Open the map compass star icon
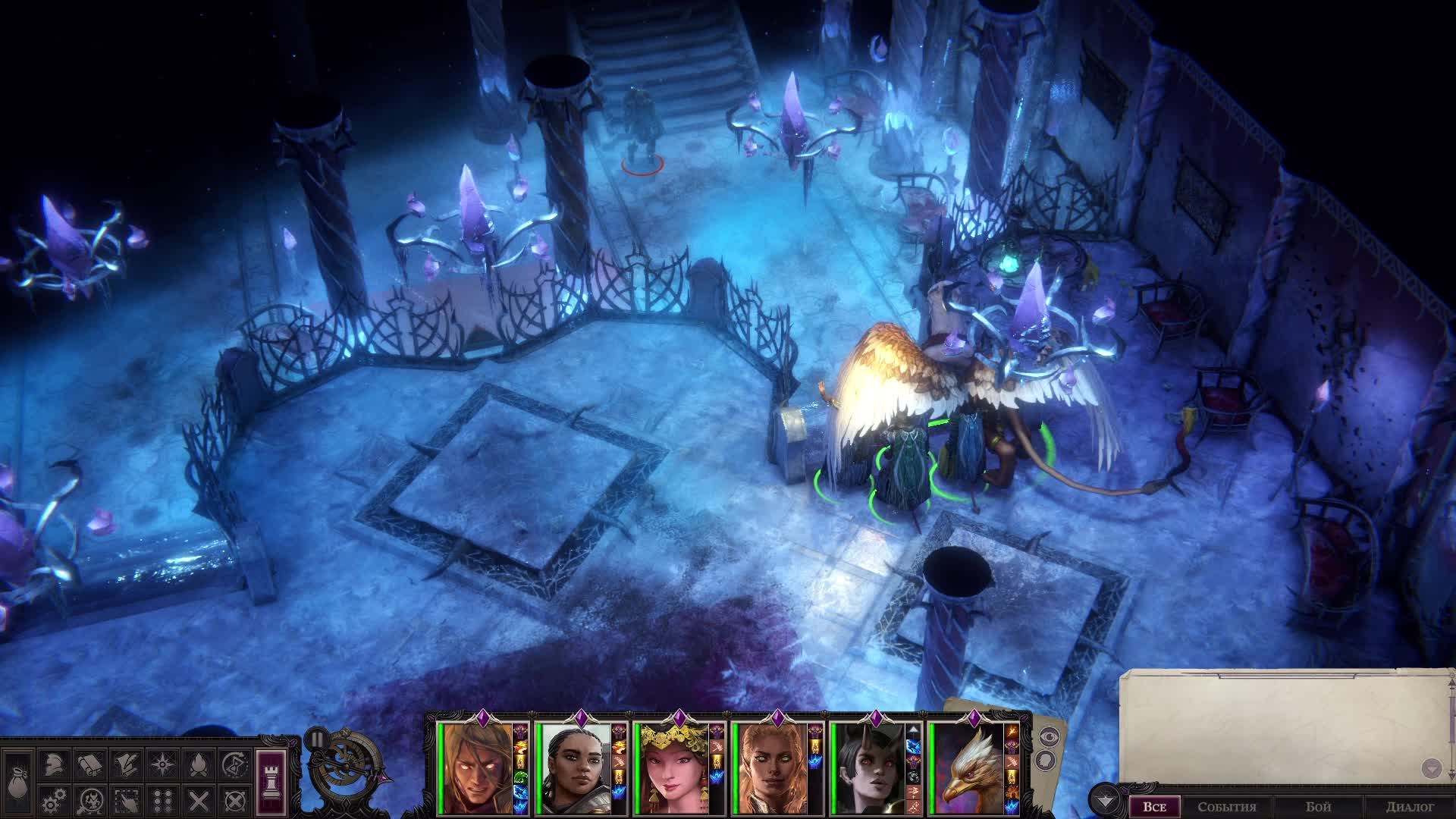The width and height of the screenshot is (1456, 819). click(x=162, y=764)
